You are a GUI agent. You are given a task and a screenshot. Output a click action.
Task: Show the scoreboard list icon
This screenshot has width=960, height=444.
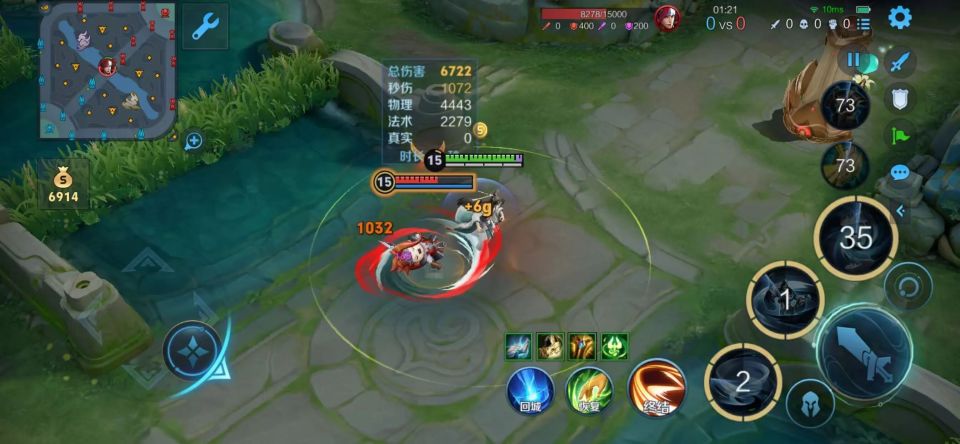864,23
